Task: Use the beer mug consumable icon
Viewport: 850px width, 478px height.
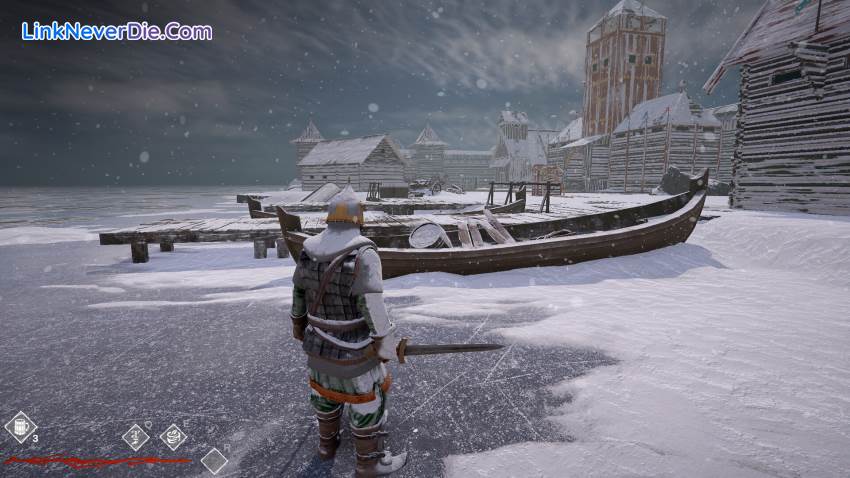Action: pyautogui.click(x=20, y=427)
